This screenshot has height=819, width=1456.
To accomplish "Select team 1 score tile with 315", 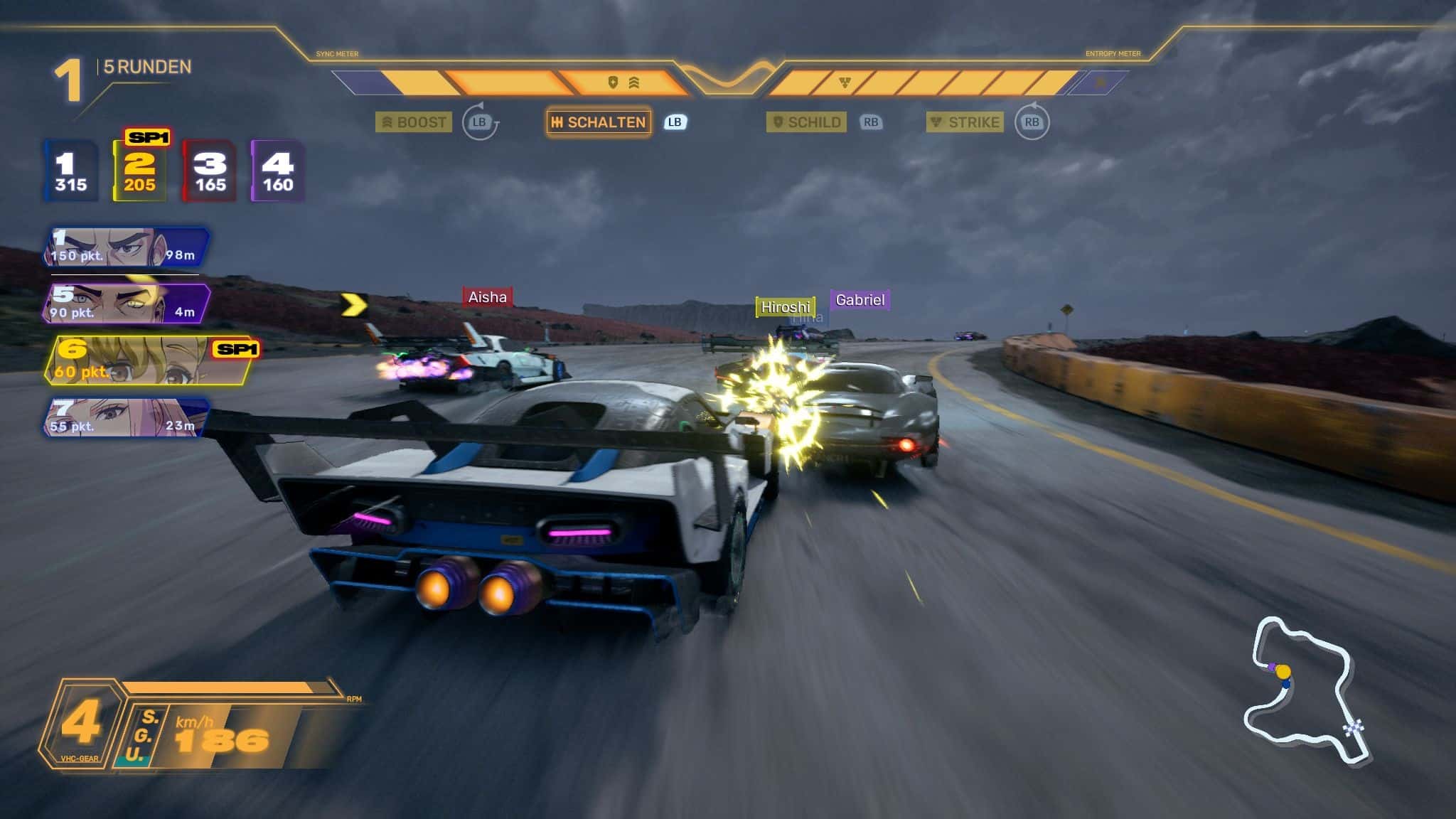I will pos(71,171).
